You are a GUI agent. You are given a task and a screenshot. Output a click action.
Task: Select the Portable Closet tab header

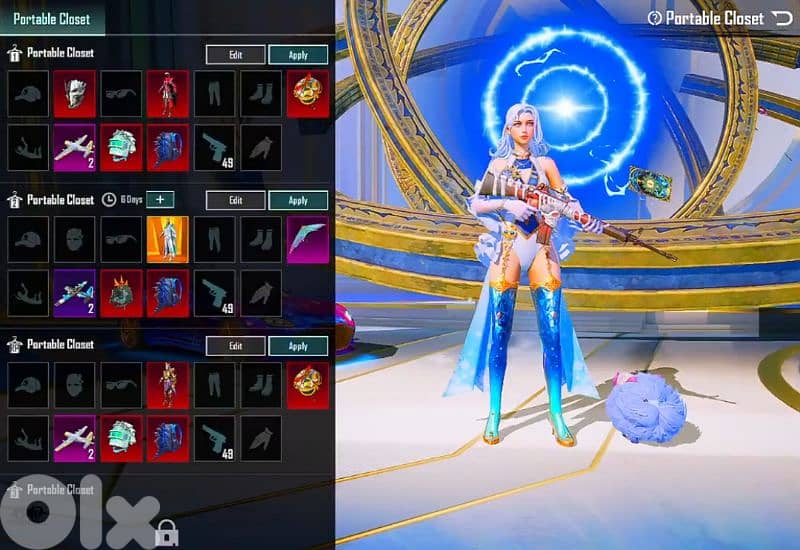[x=51, y=18]
